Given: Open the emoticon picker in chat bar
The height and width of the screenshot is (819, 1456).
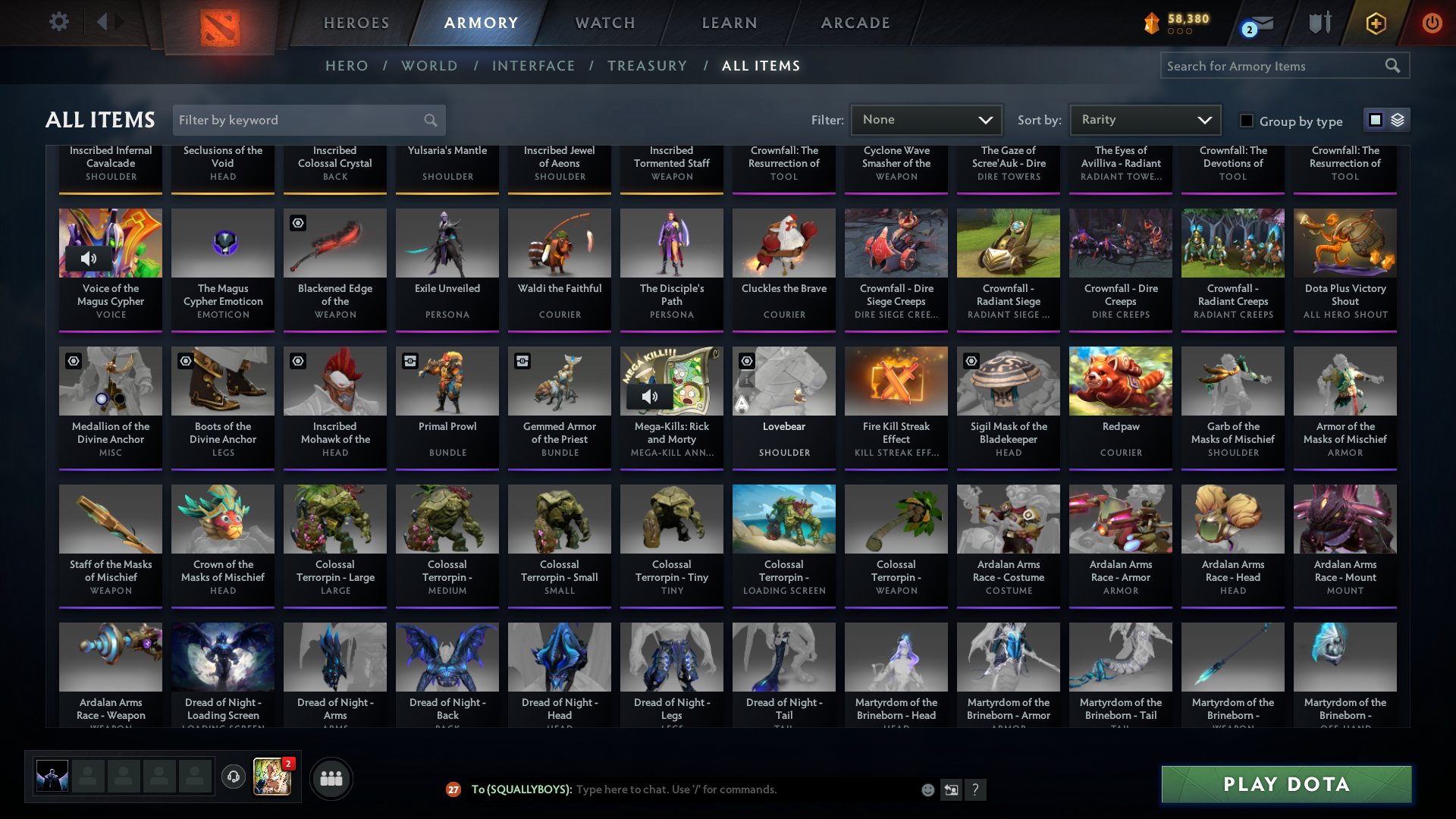Looking at the screenshot, I should click(927, 789).
